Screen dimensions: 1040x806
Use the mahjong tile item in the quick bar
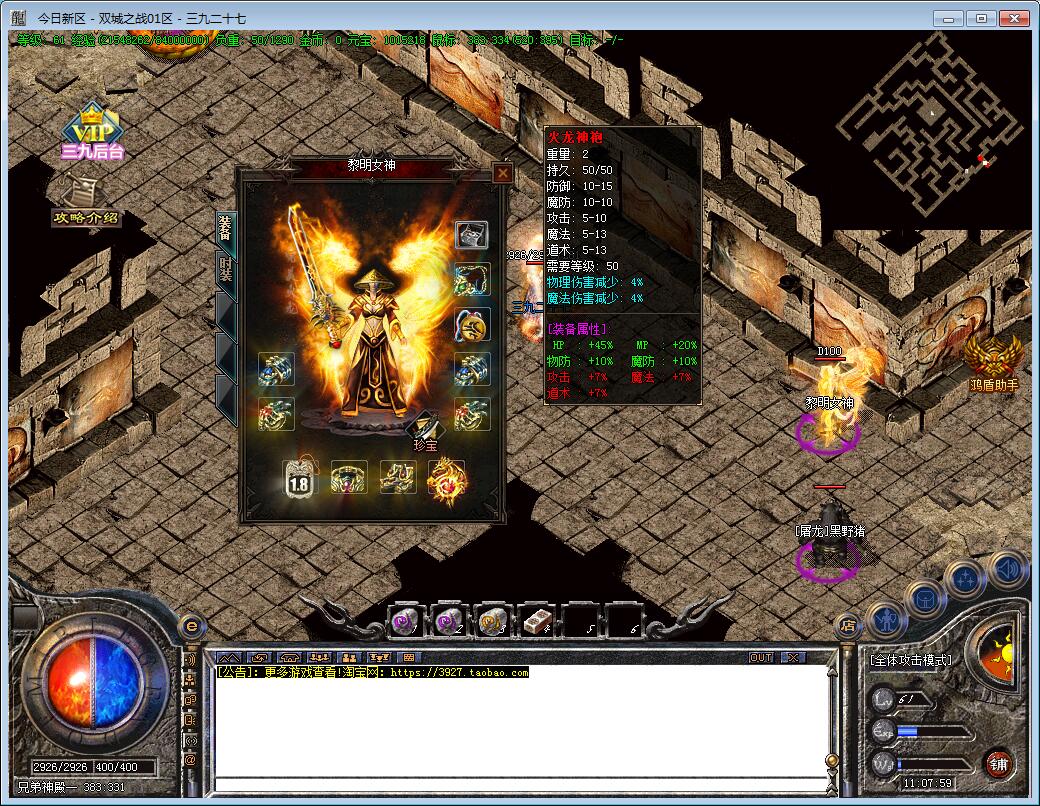pos(538,621)
